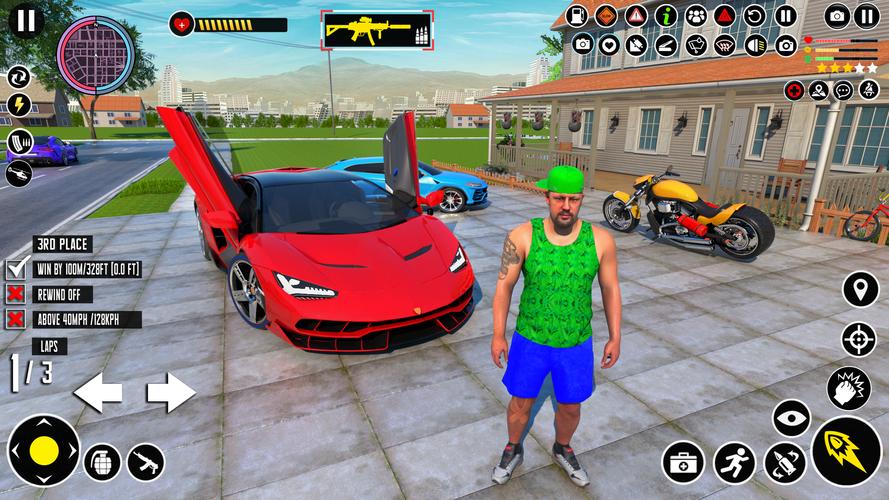
Task: Switch on the headlight icon
Action: (x=757, y=44)
